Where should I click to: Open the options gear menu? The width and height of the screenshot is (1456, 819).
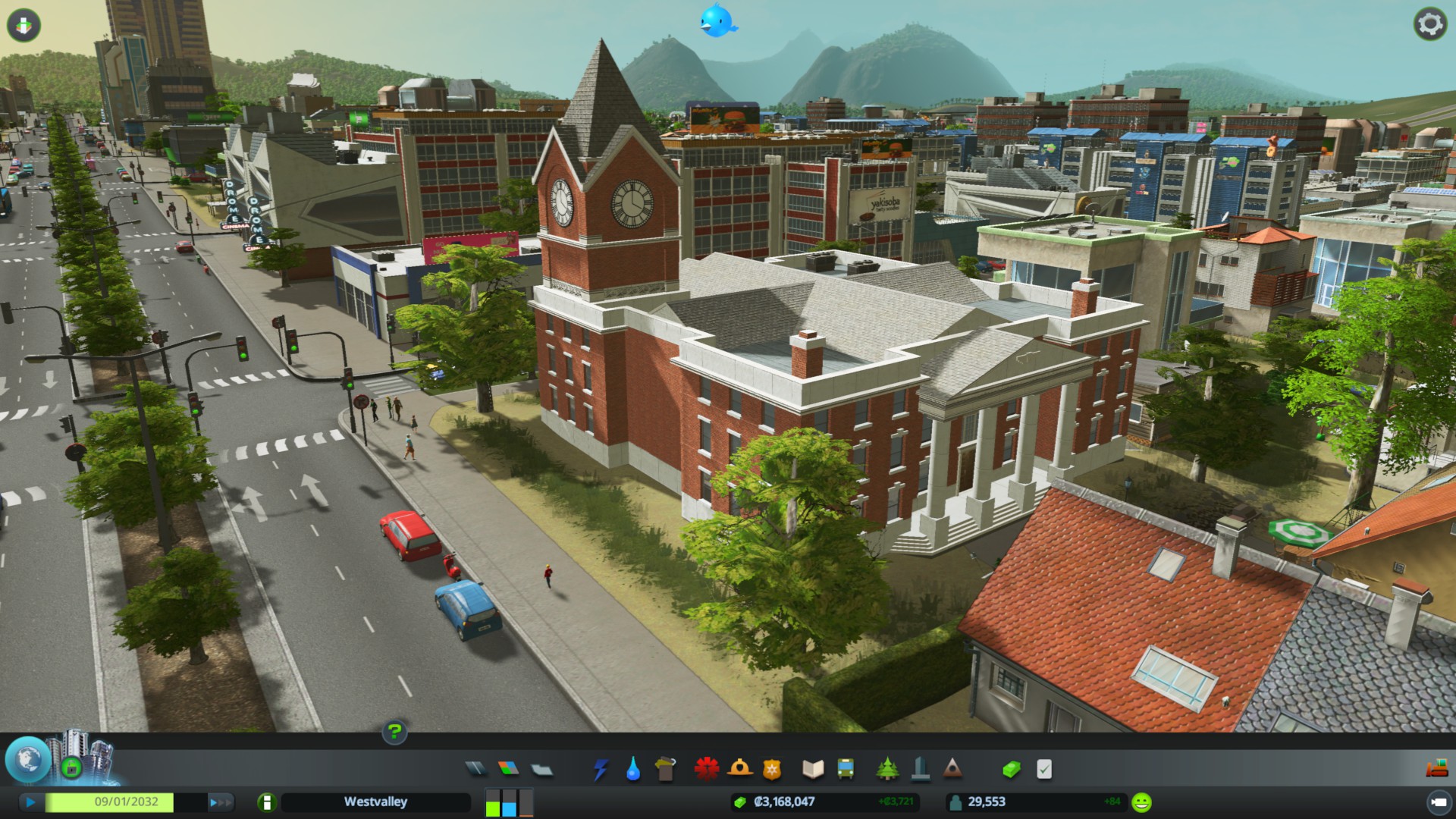[1429, 24]
